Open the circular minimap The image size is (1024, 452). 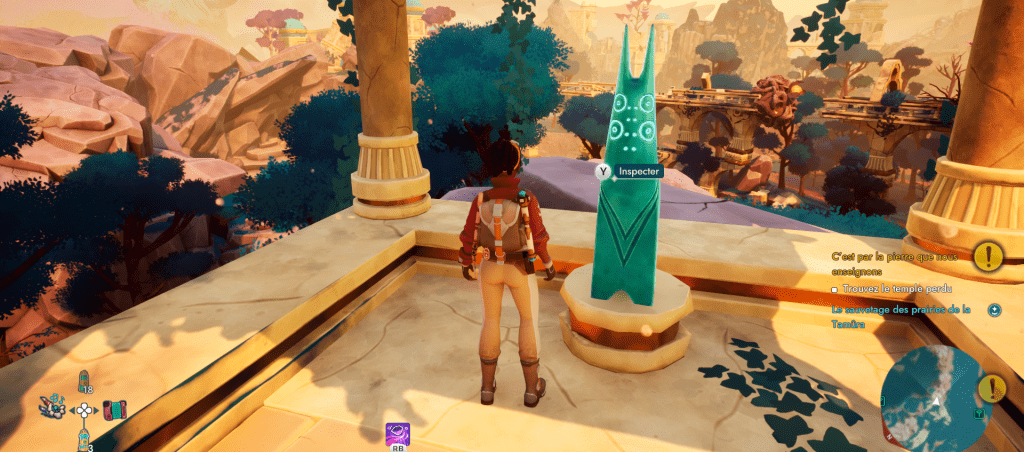(x=932, y=397)
